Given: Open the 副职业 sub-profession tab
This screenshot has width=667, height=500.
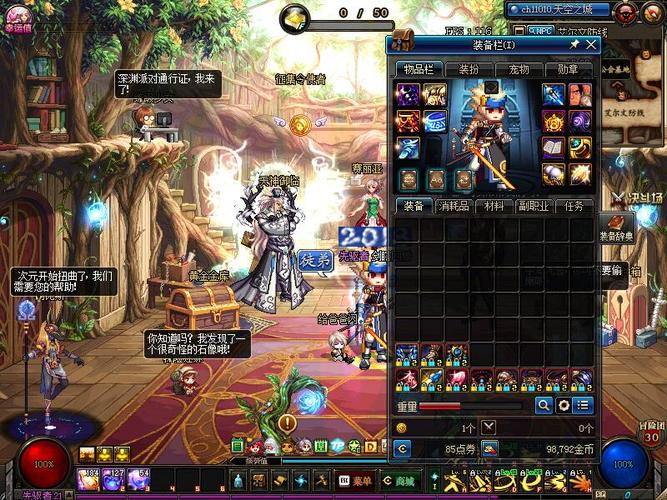Looking at the screenshot, I should [x=533, y=206].
